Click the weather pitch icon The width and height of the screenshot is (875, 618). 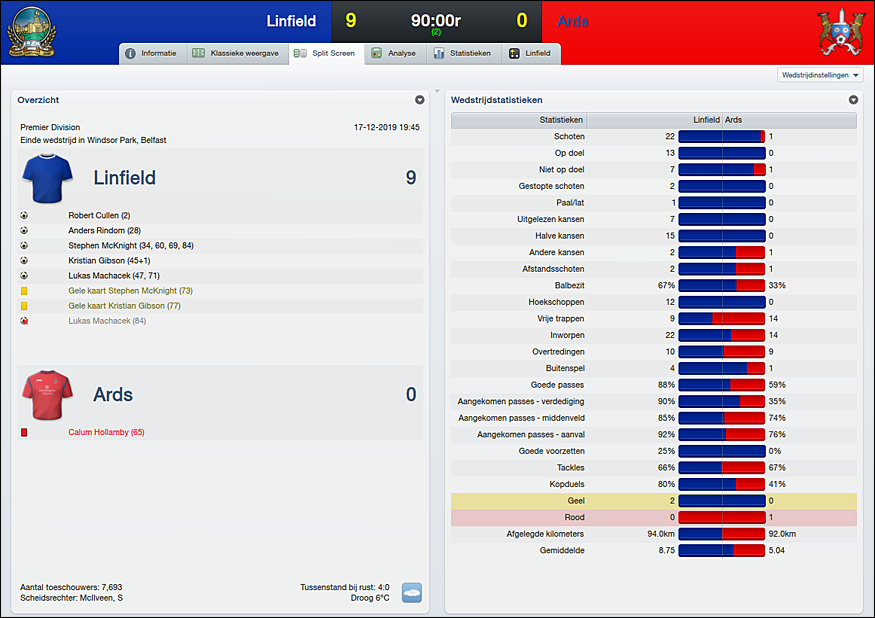(x=411, y=592)
